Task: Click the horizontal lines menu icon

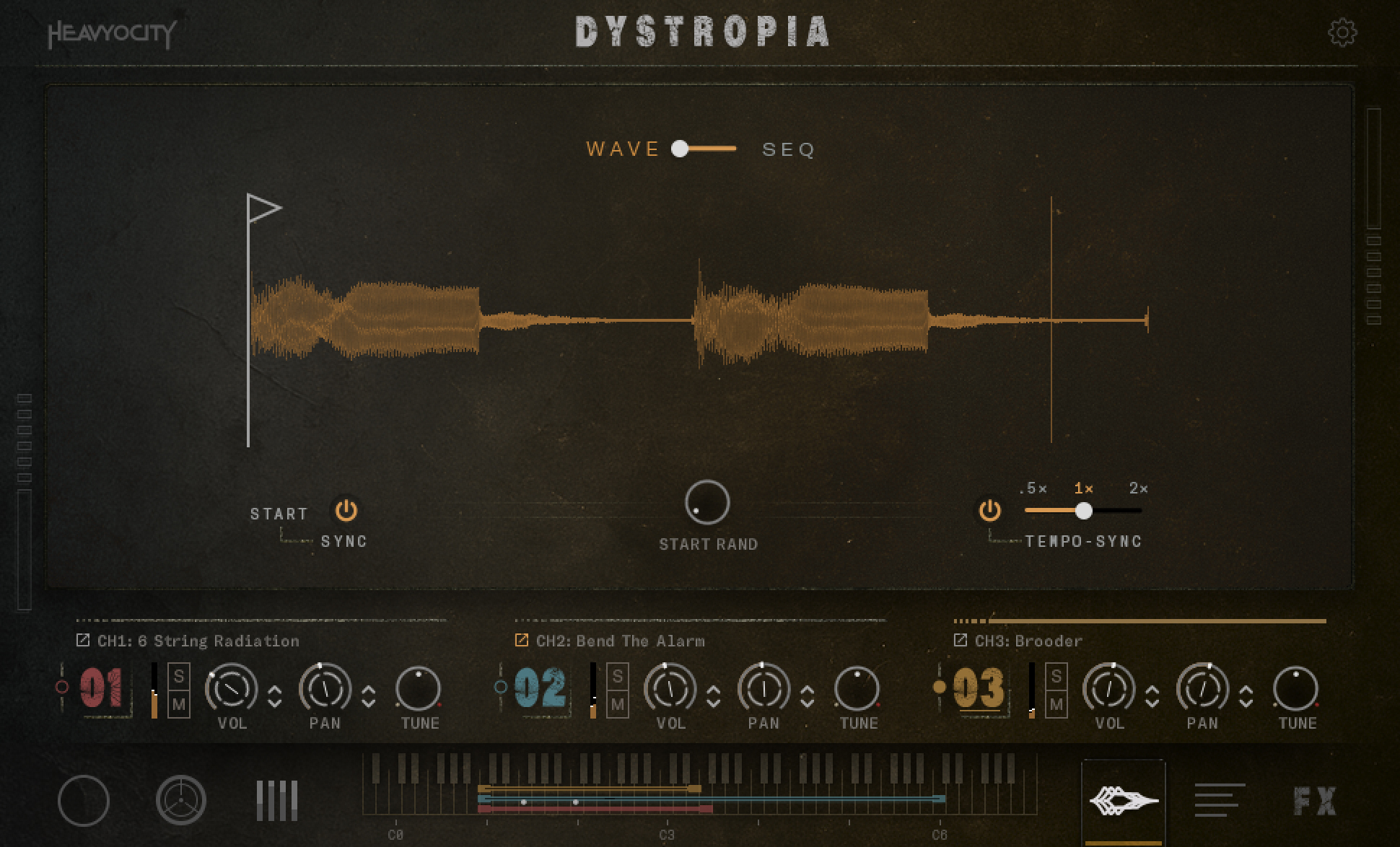Action: click(x=1221, y=800)
